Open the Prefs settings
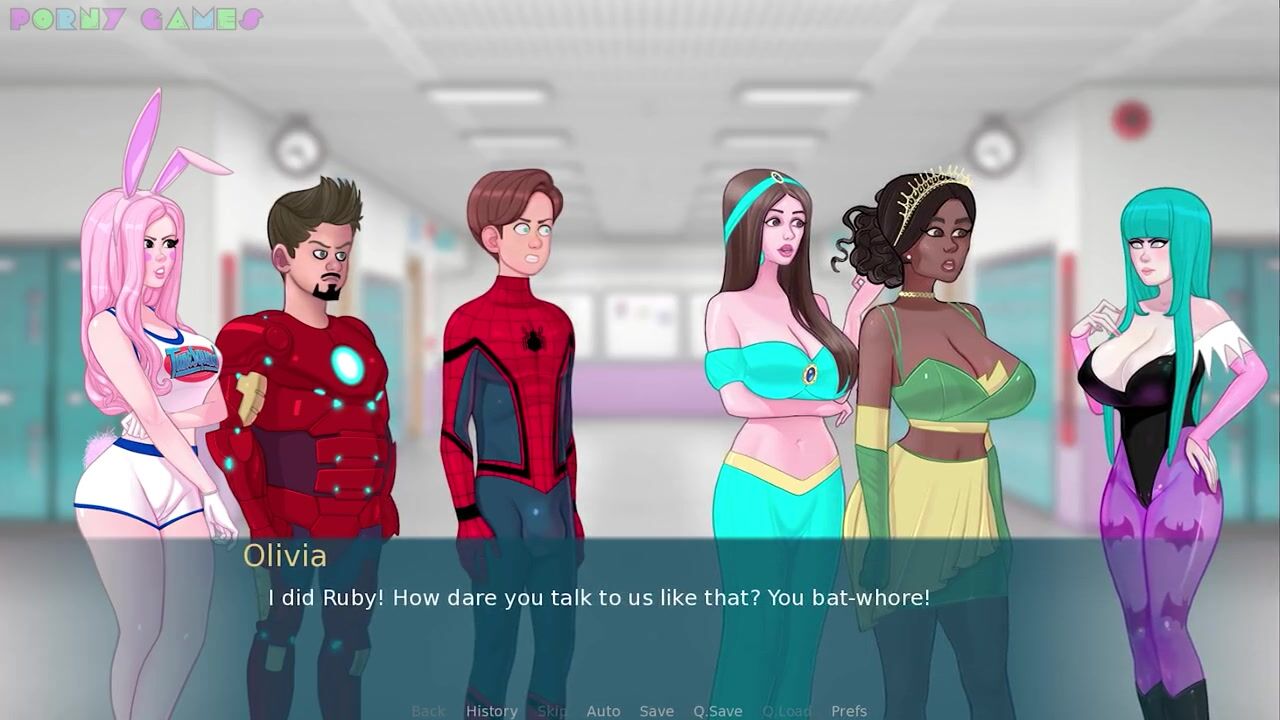Screen dimensions: 1280x720 849,711
